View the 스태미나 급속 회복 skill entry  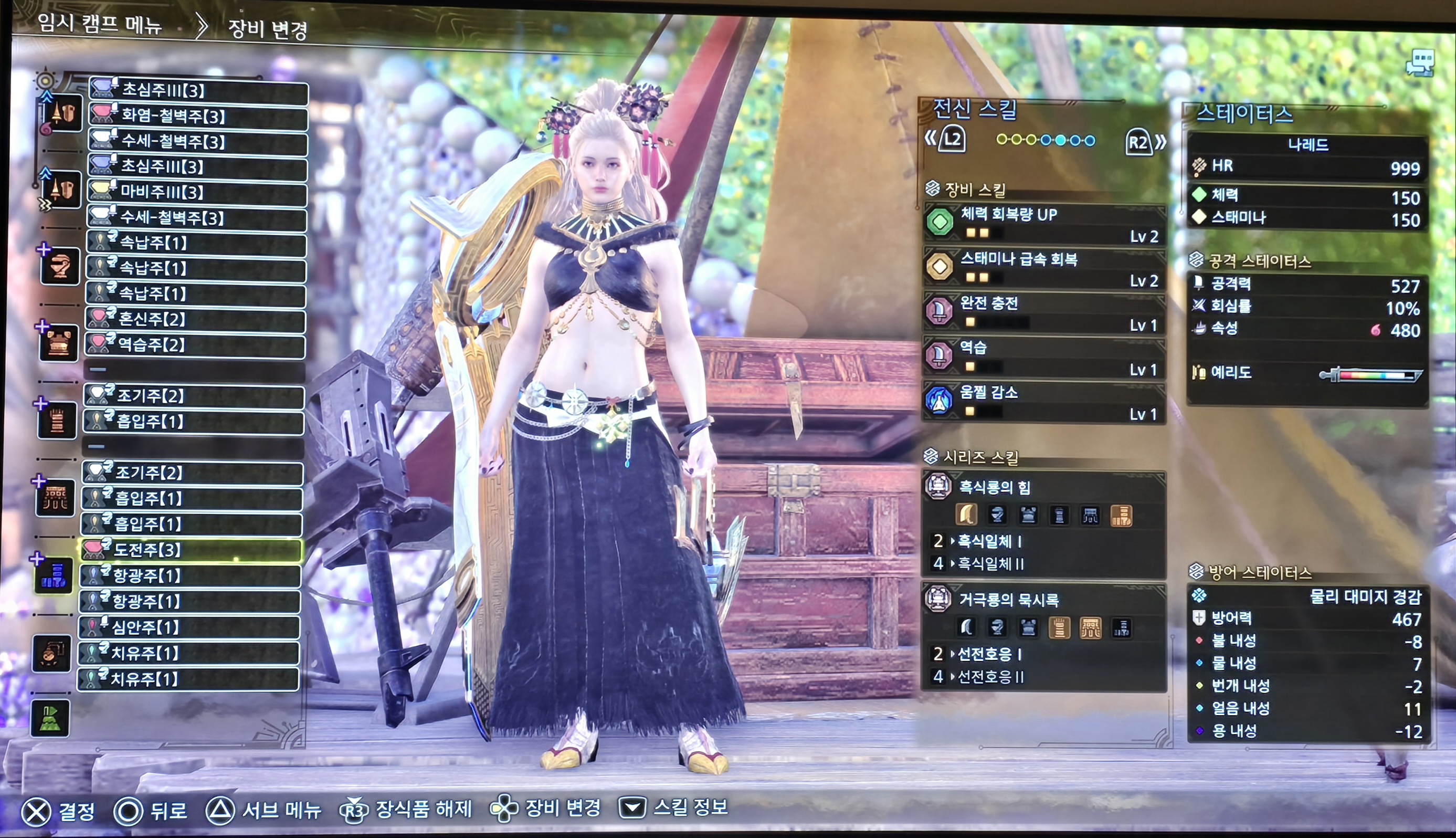click(x=1044, y=268)
